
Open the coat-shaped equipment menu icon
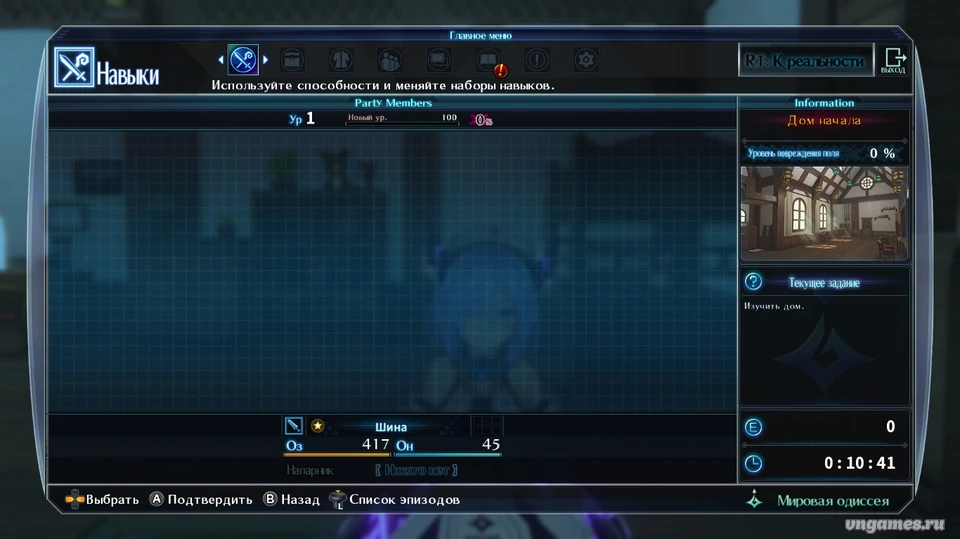(x=341, y=60)
